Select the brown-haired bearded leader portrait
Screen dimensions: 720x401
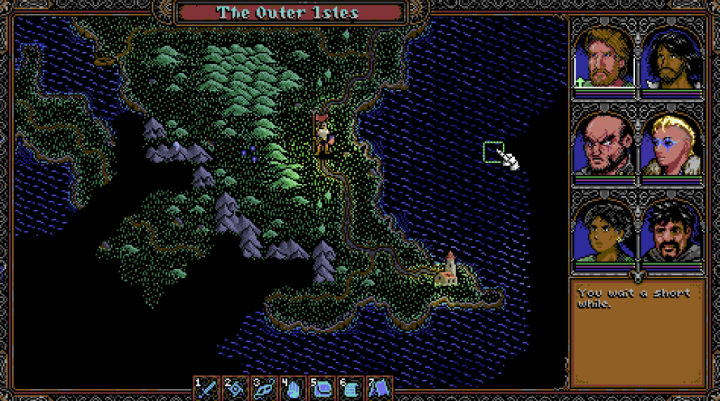coord(604,58)
